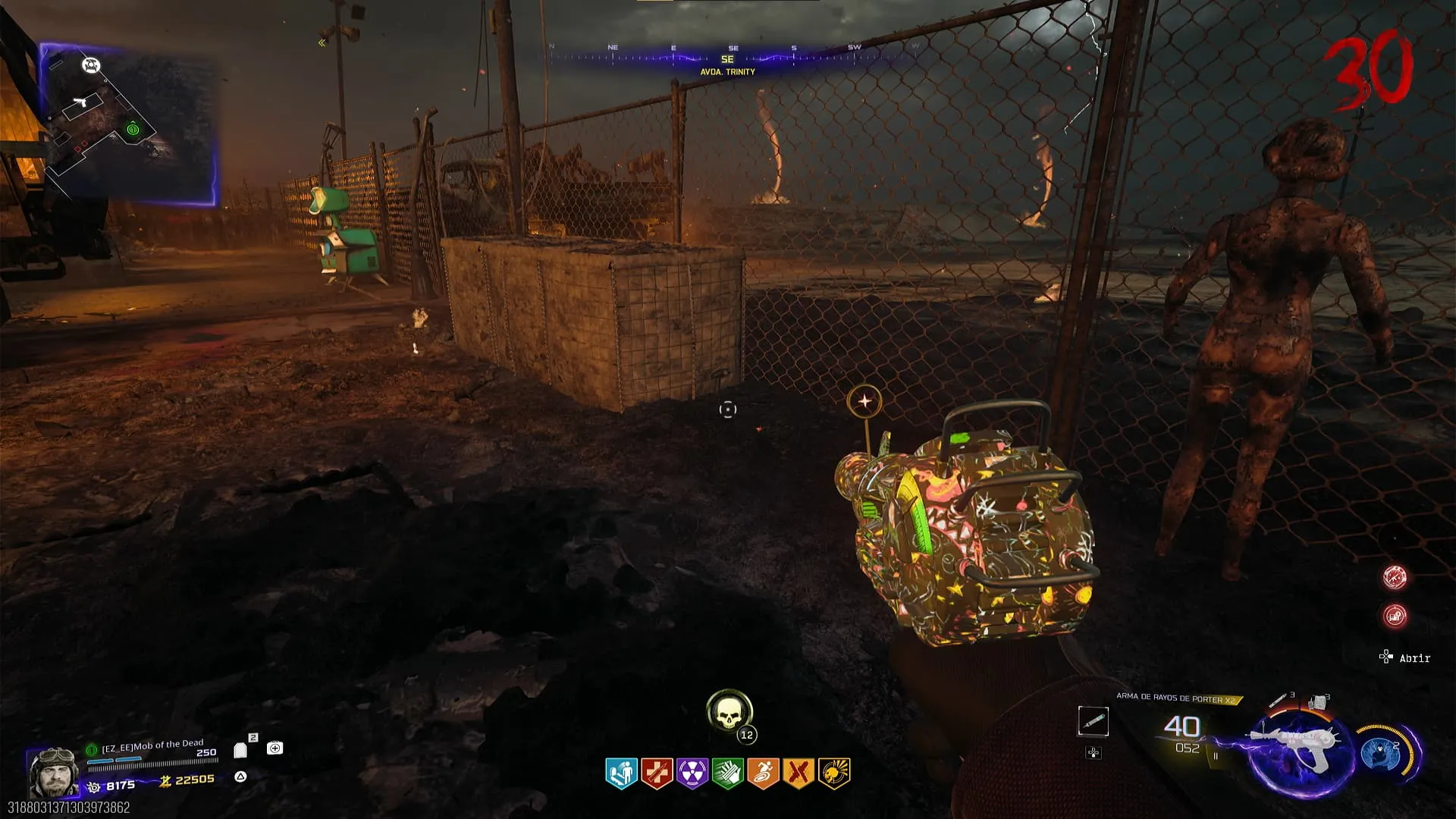The height and width of the screenshot is (819, 1456).
Task: Click the red Juggernog perk icon
Action: tap(657, 773)
